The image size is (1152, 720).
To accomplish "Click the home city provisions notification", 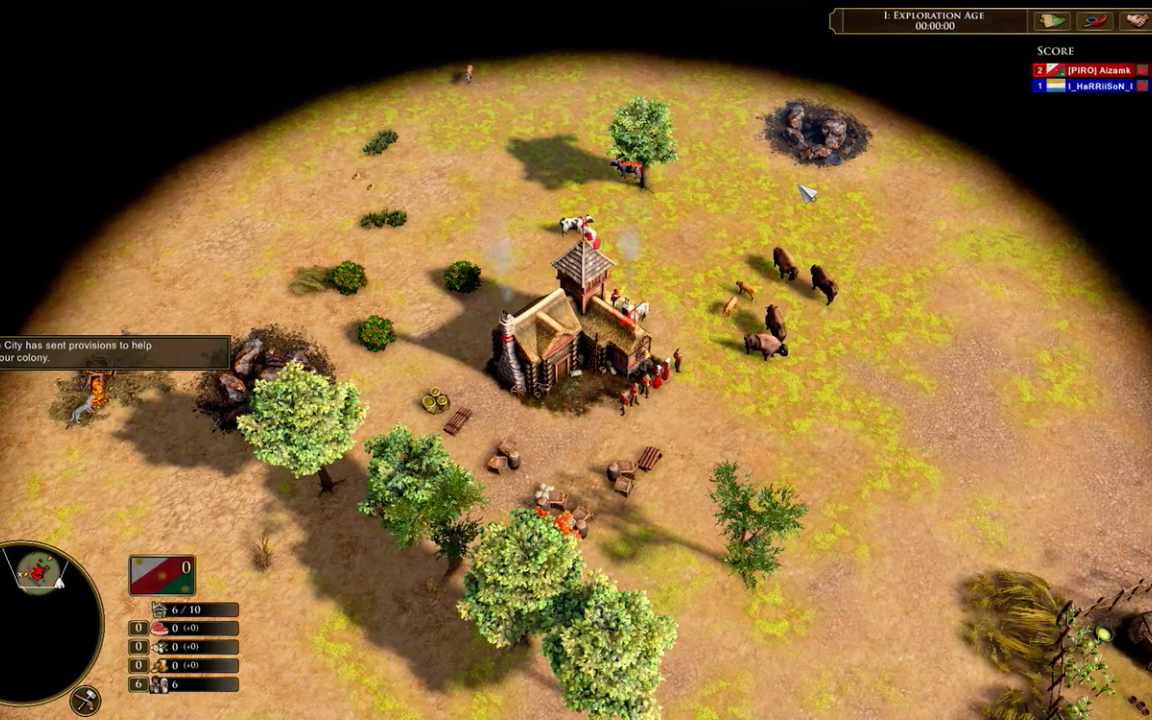I will point(112,351).
